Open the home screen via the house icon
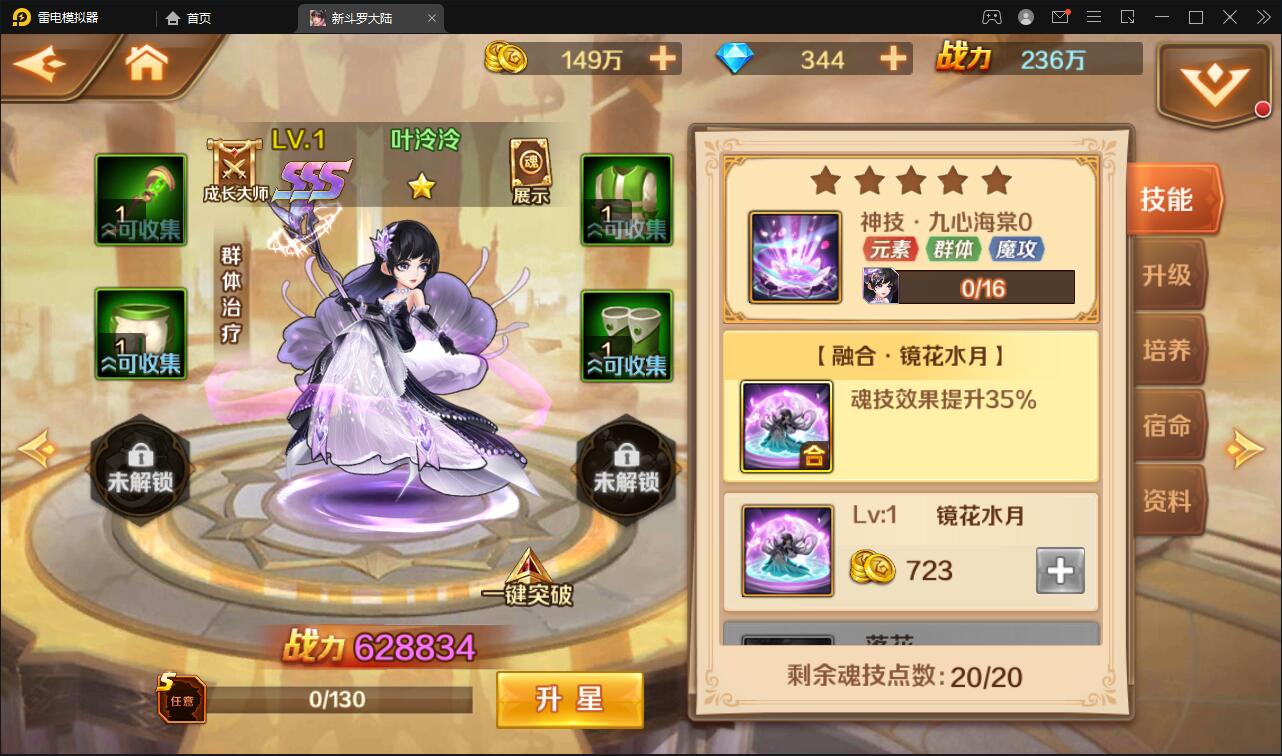Image resolution: width=1282 pixels, height=756 pixels. click(146, 62)
